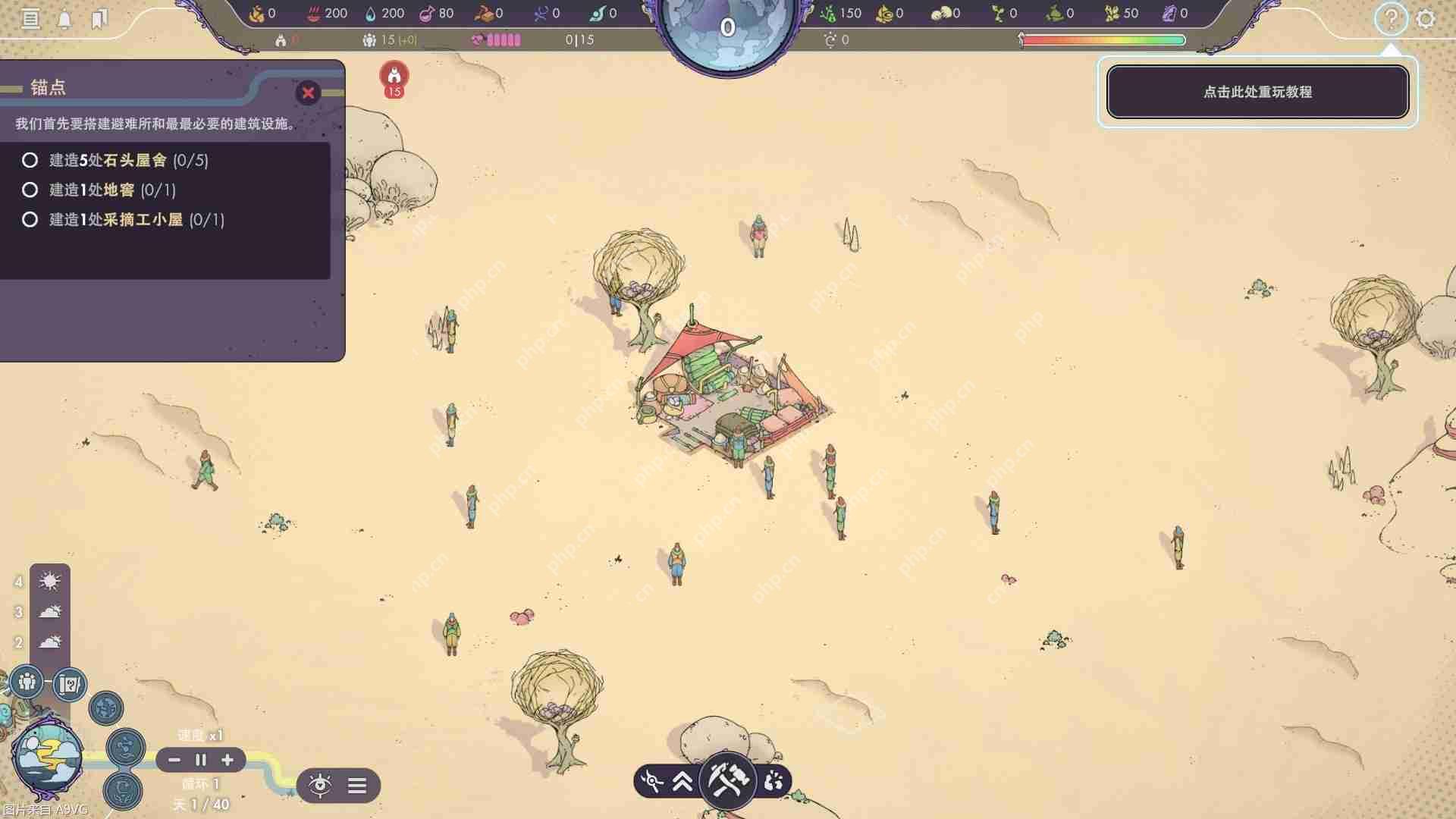Screen dimensions: 1456x819
Task: Check the quest circle for building 5 stone houses
Action: (x=30, y=161)
